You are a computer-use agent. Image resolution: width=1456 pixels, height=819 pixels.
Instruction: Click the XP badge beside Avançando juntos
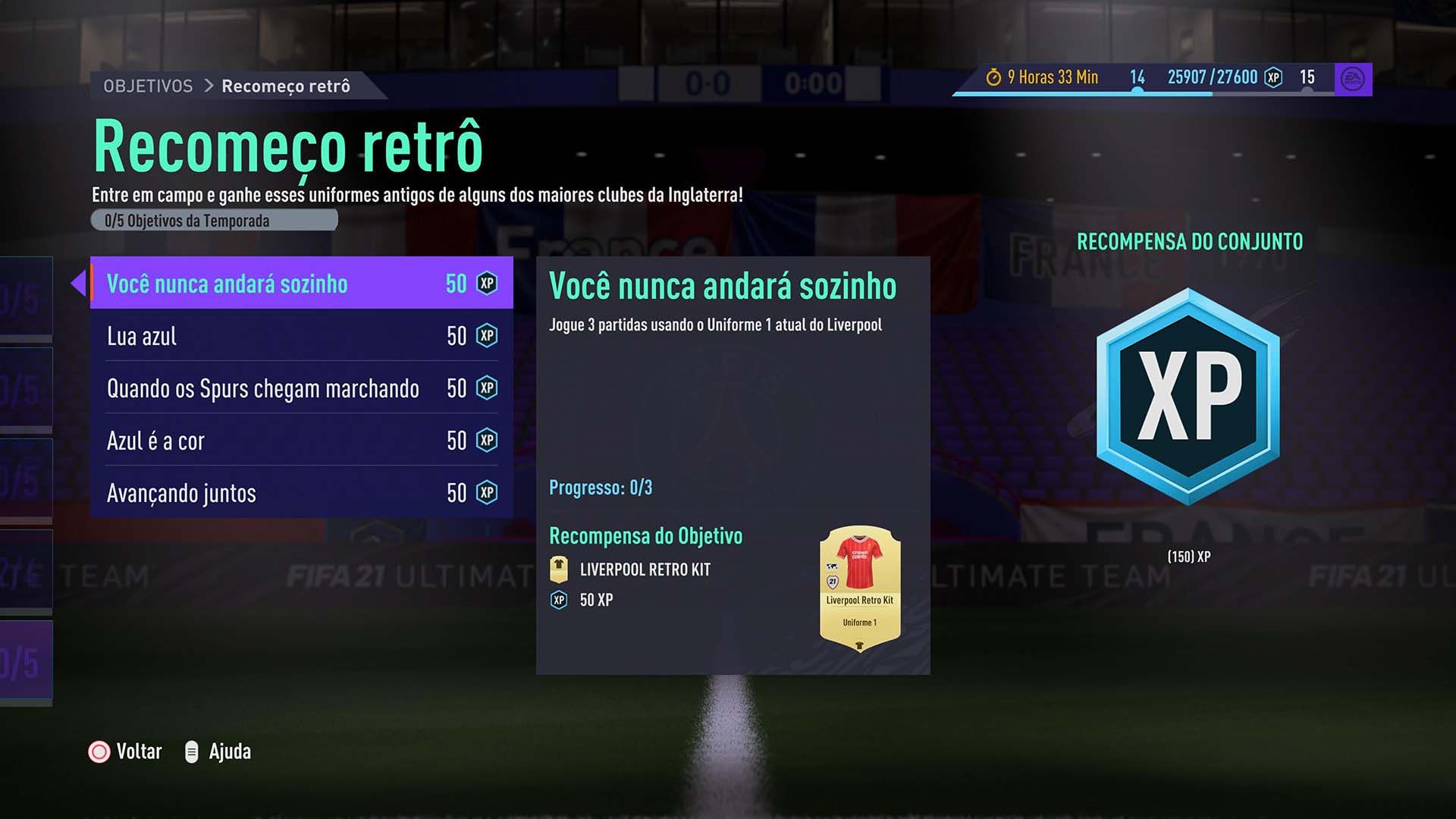pos(486,493)
